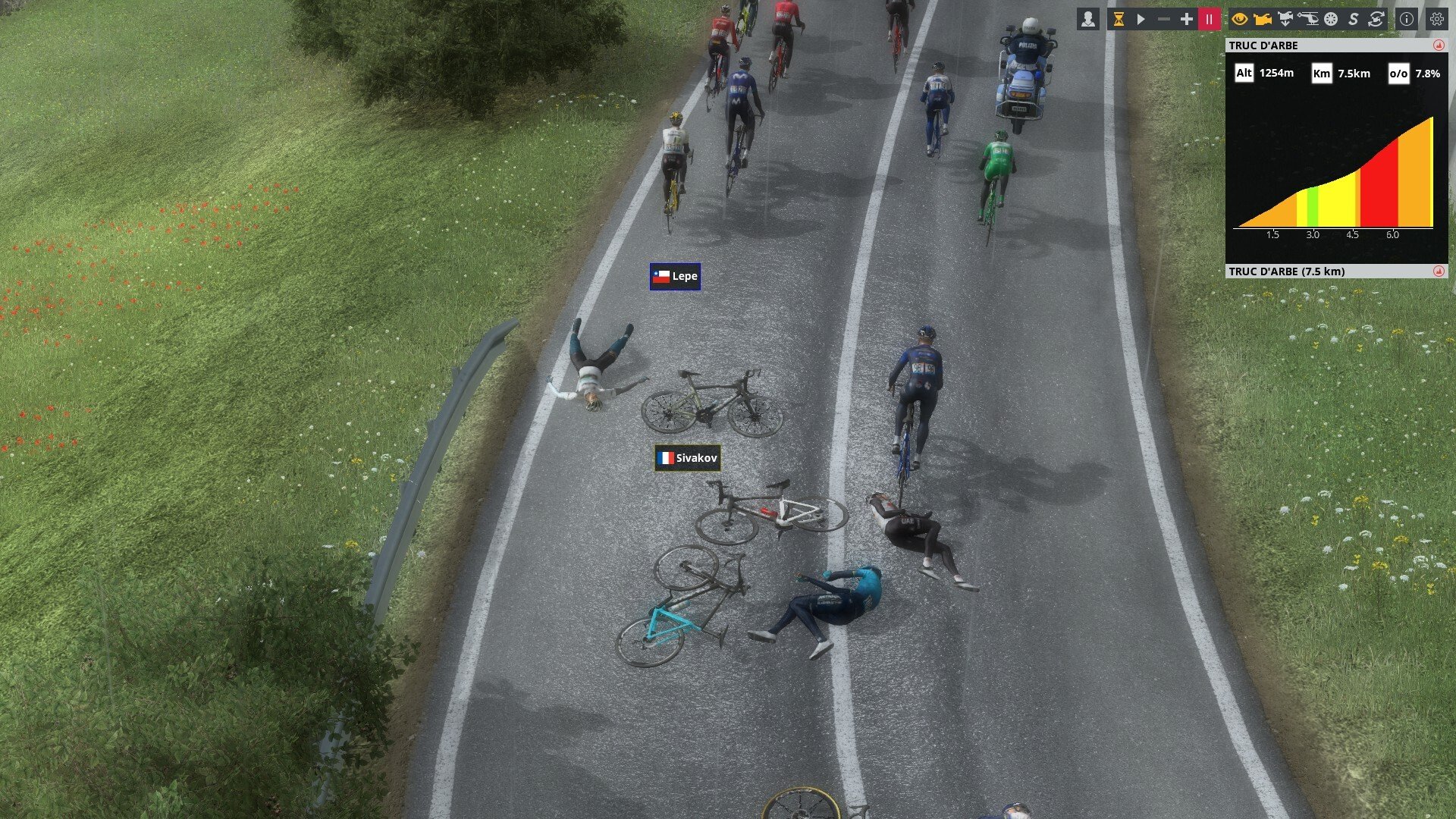The image size is (1456, 819).
Task: Open the settings gear menu
Action: (x=1437, y=20)
